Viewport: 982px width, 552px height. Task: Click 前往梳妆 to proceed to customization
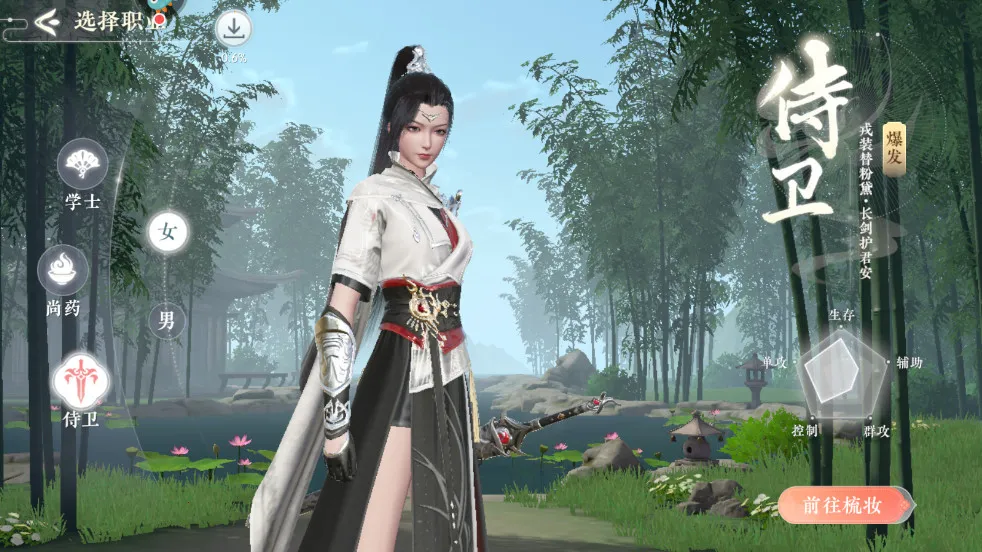tap(844, 505)
